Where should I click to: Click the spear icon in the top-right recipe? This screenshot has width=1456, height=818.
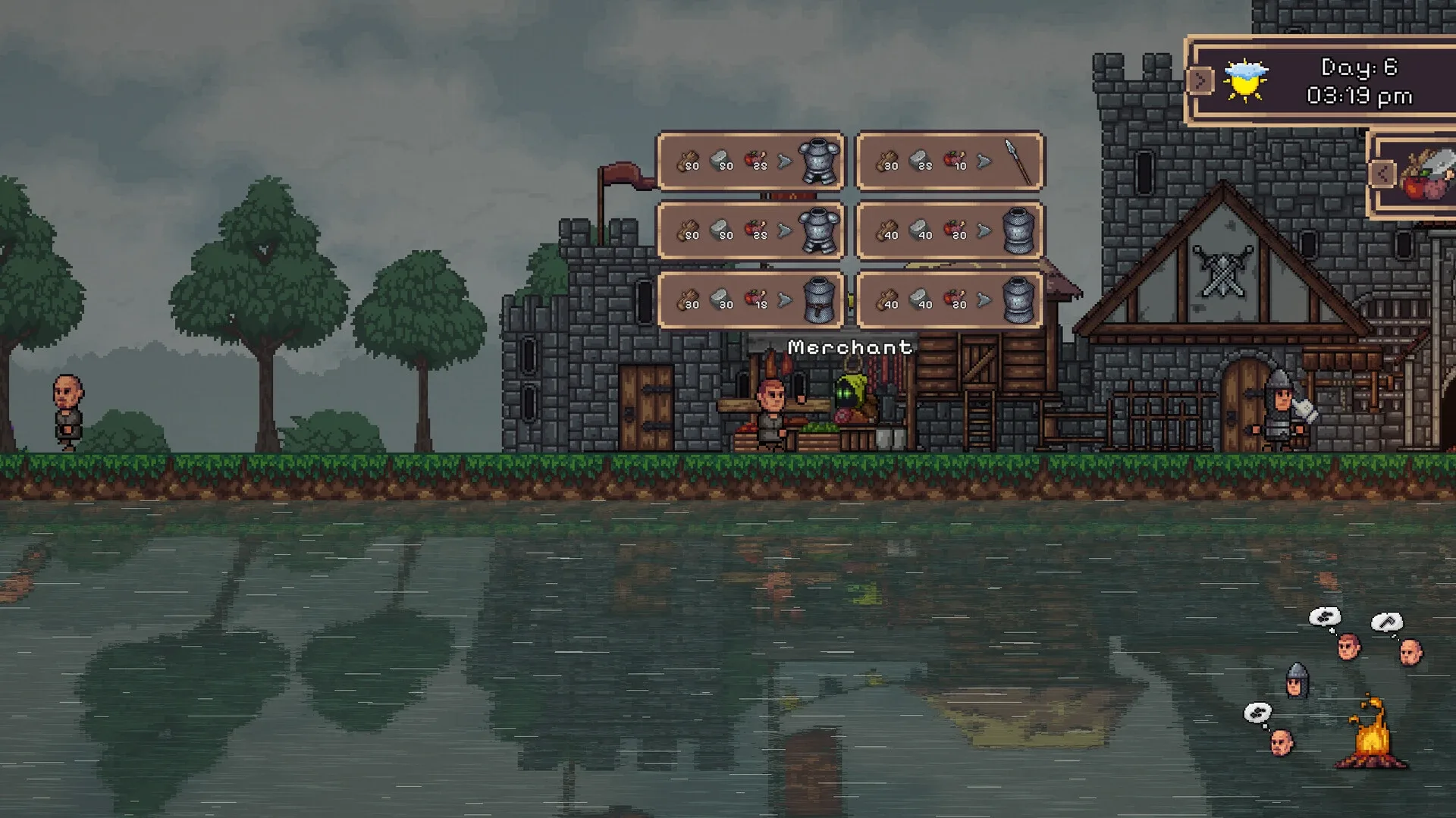(1015, 160)
